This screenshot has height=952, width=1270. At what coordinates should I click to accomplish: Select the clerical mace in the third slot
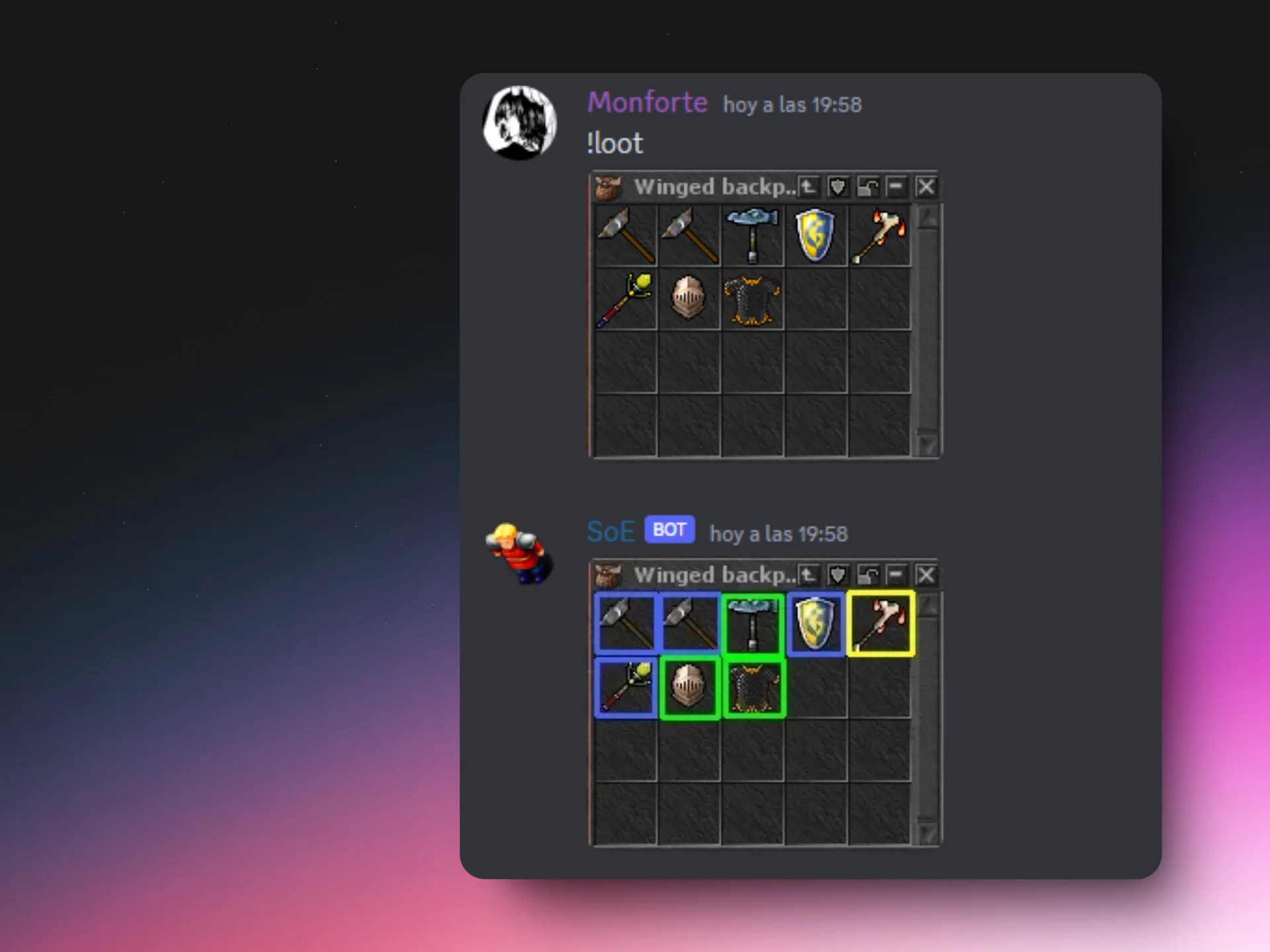pos(752,235)
